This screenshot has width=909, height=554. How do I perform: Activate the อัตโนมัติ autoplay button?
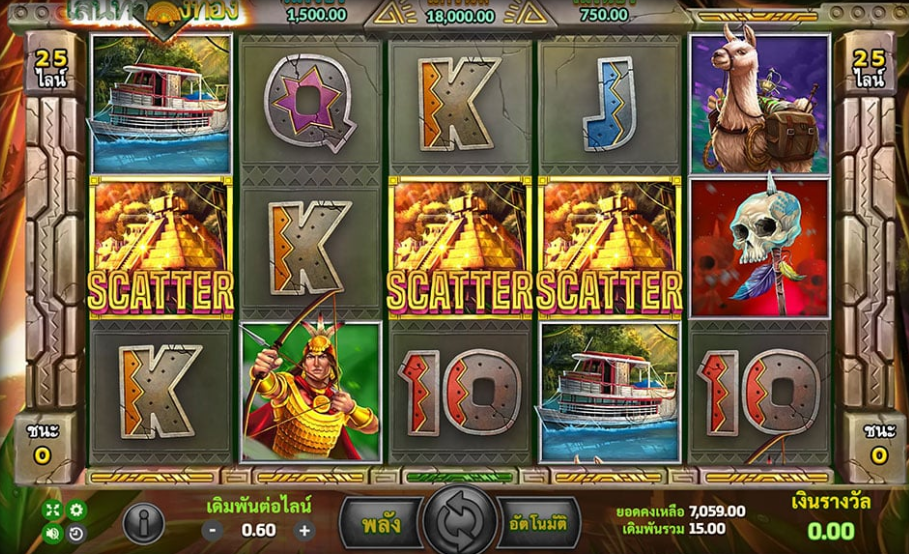point(538,521)
